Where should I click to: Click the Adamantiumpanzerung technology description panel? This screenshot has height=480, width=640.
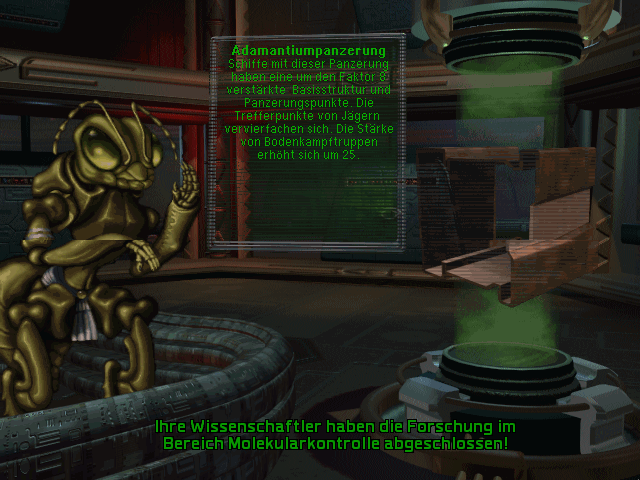pos(307,140)
